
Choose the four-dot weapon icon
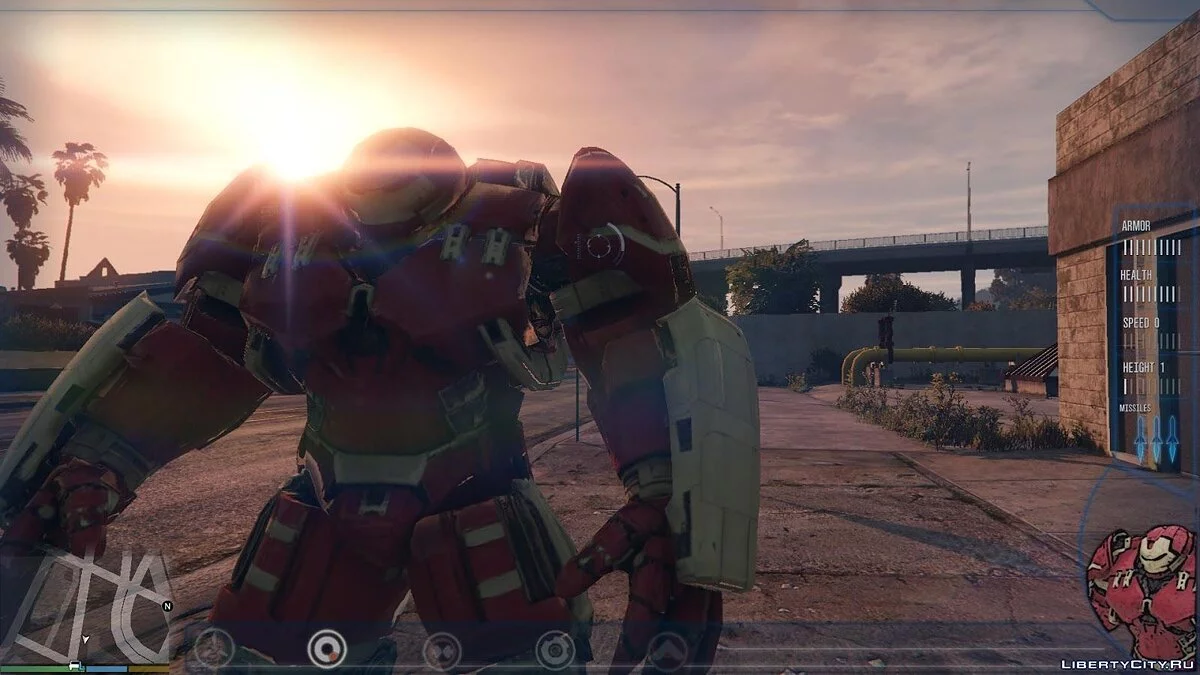(441, 650)
